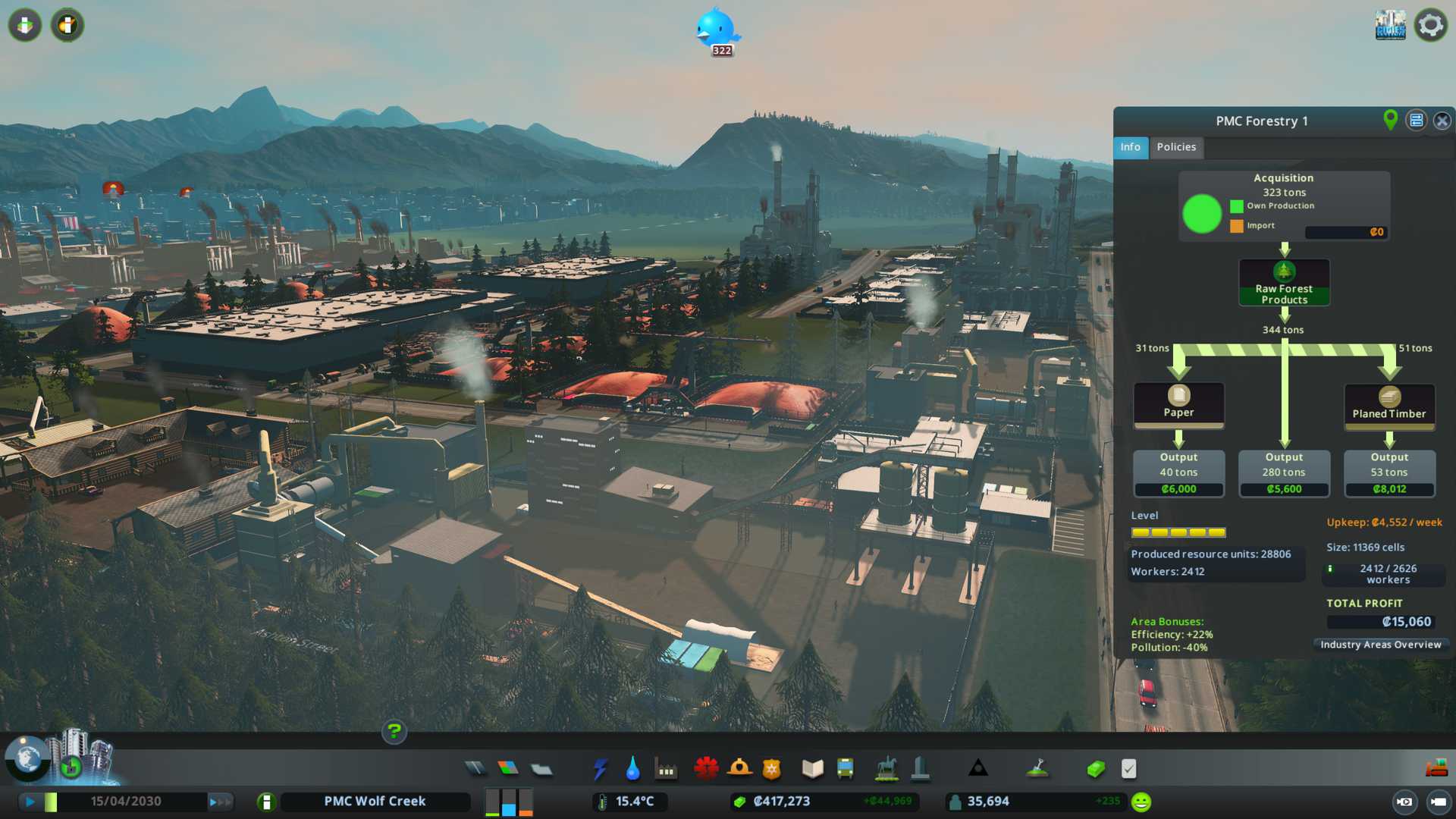This screenshot has width=1456, height=819.
Task: Close the PMC Forestry 1 panel
Action: pos(1442,121)
